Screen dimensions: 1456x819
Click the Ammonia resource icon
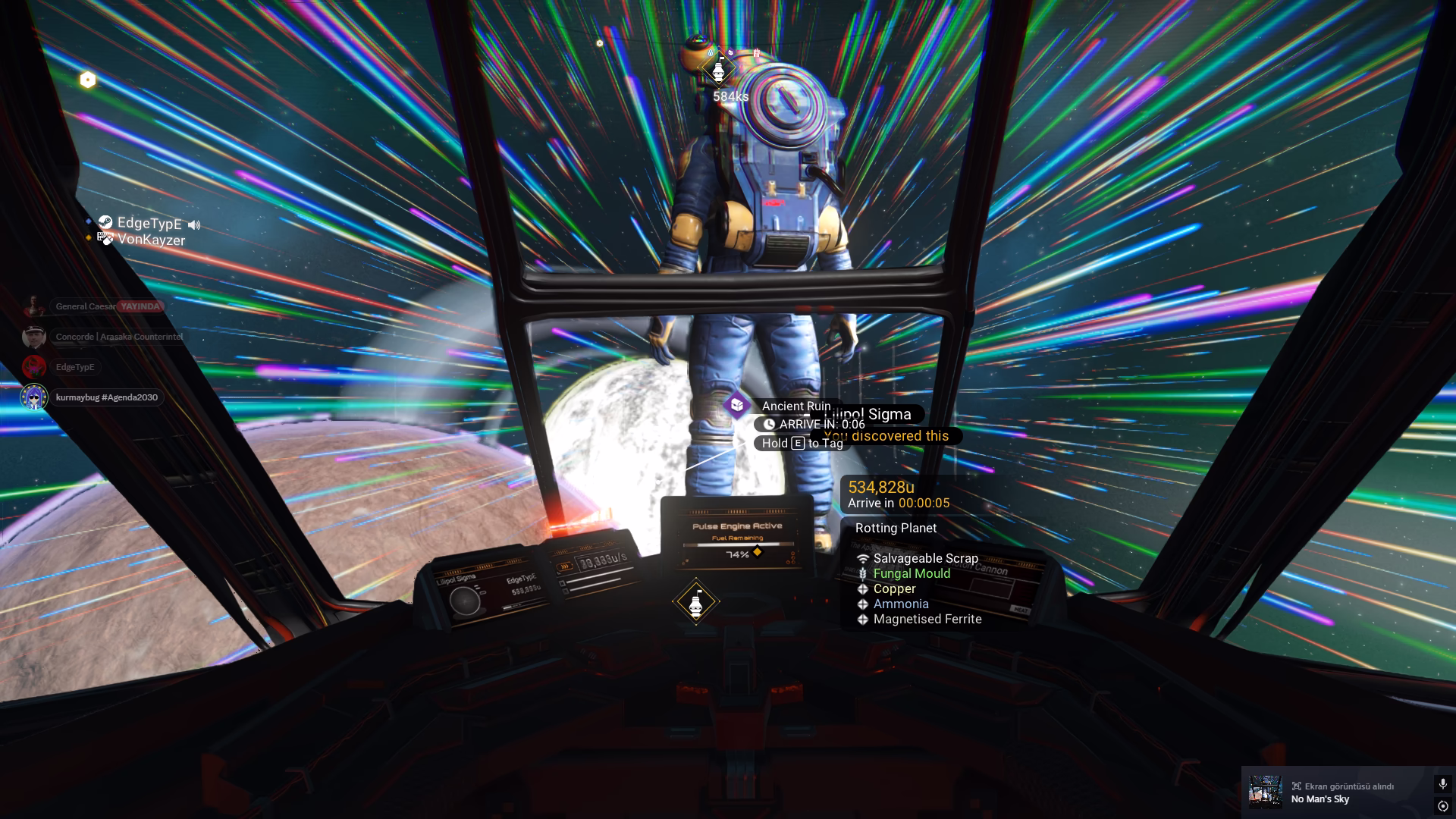862,604
